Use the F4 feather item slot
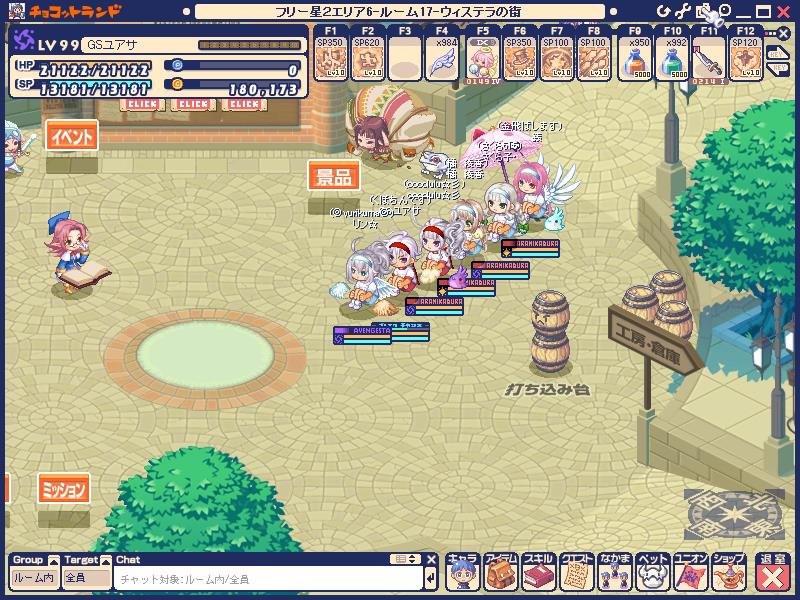Image resolution: width=800 pixels, height=600 pixels. [441, 61]
